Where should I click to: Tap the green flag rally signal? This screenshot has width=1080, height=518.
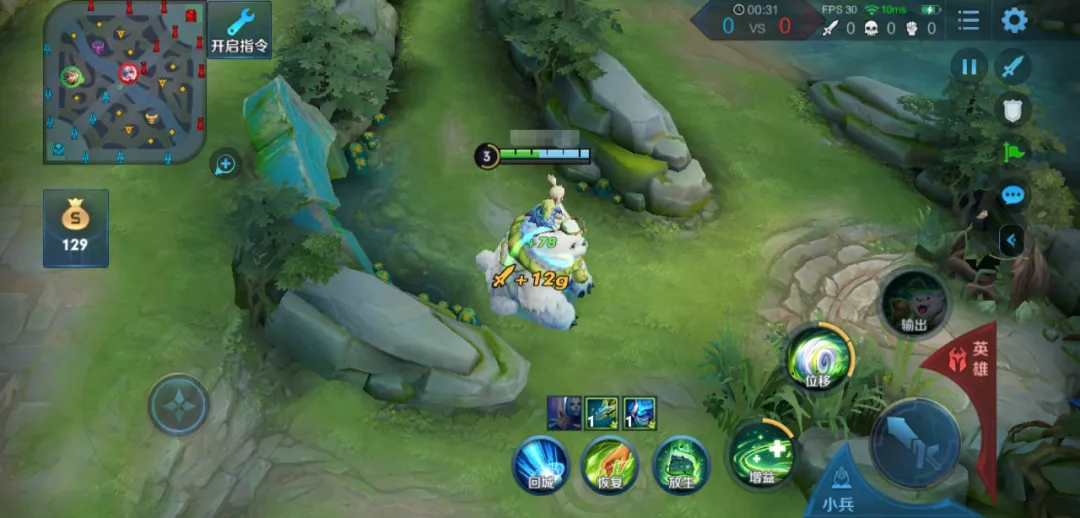coord(1014,153)
